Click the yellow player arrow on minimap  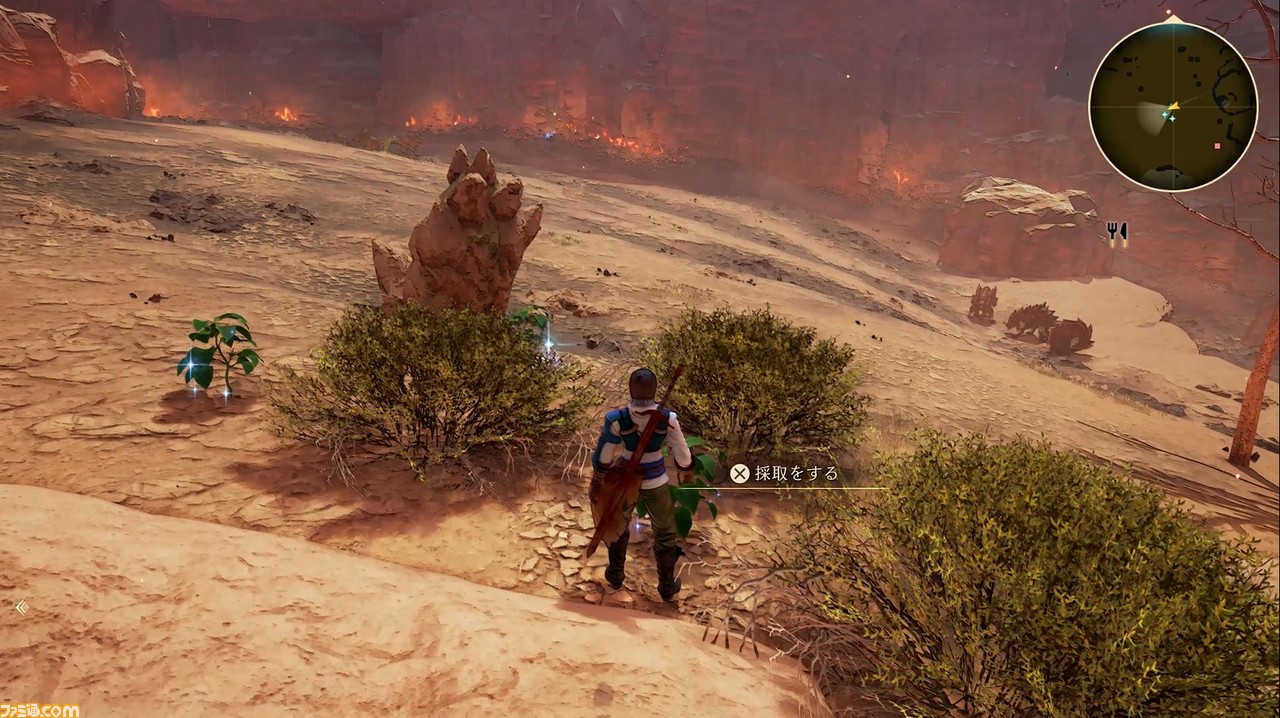pos(1173,106)
